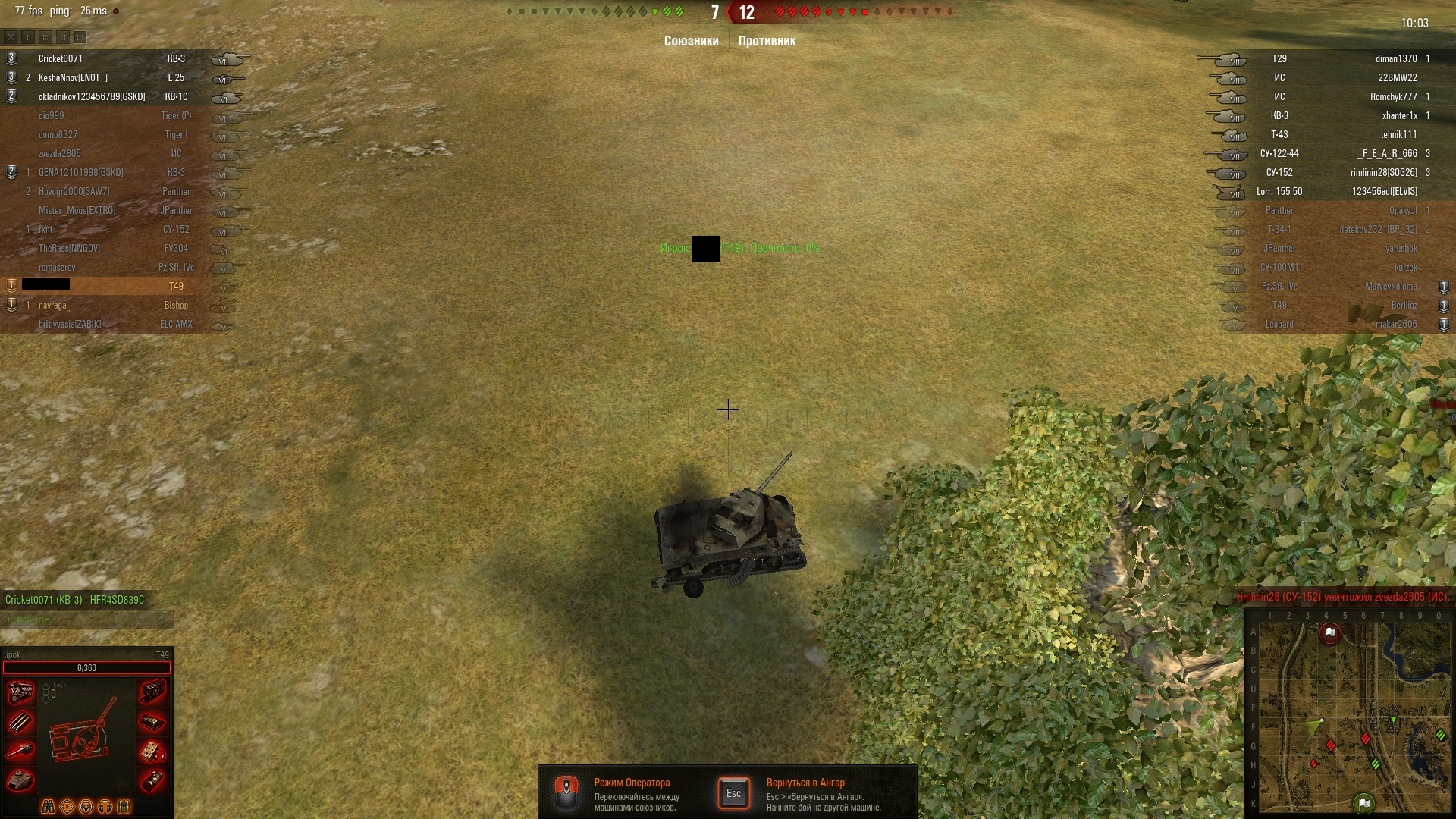This screenshot has width=1456, height=819.
Task: Click the commander binoculars crew icon
Action: 48,806
